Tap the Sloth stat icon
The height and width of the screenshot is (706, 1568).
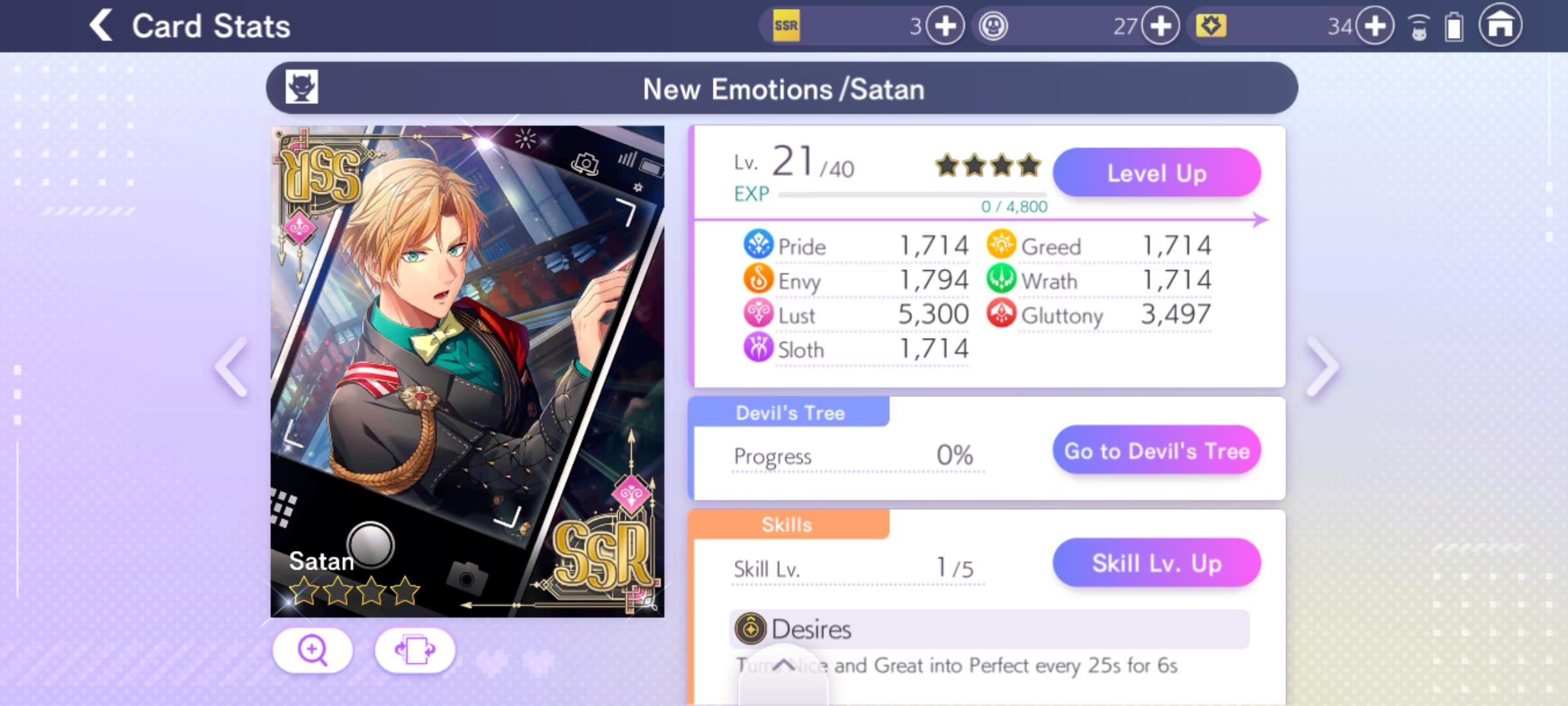[759, 350]
